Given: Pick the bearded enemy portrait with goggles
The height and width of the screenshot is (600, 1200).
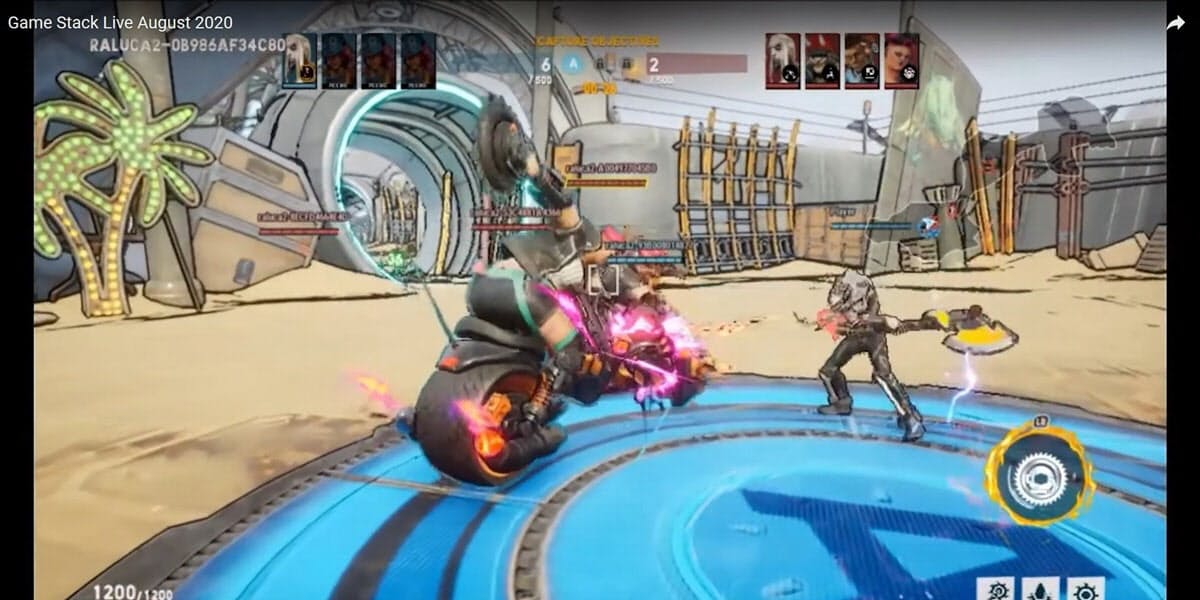Looking at the screenshot, I should [861, 60].
